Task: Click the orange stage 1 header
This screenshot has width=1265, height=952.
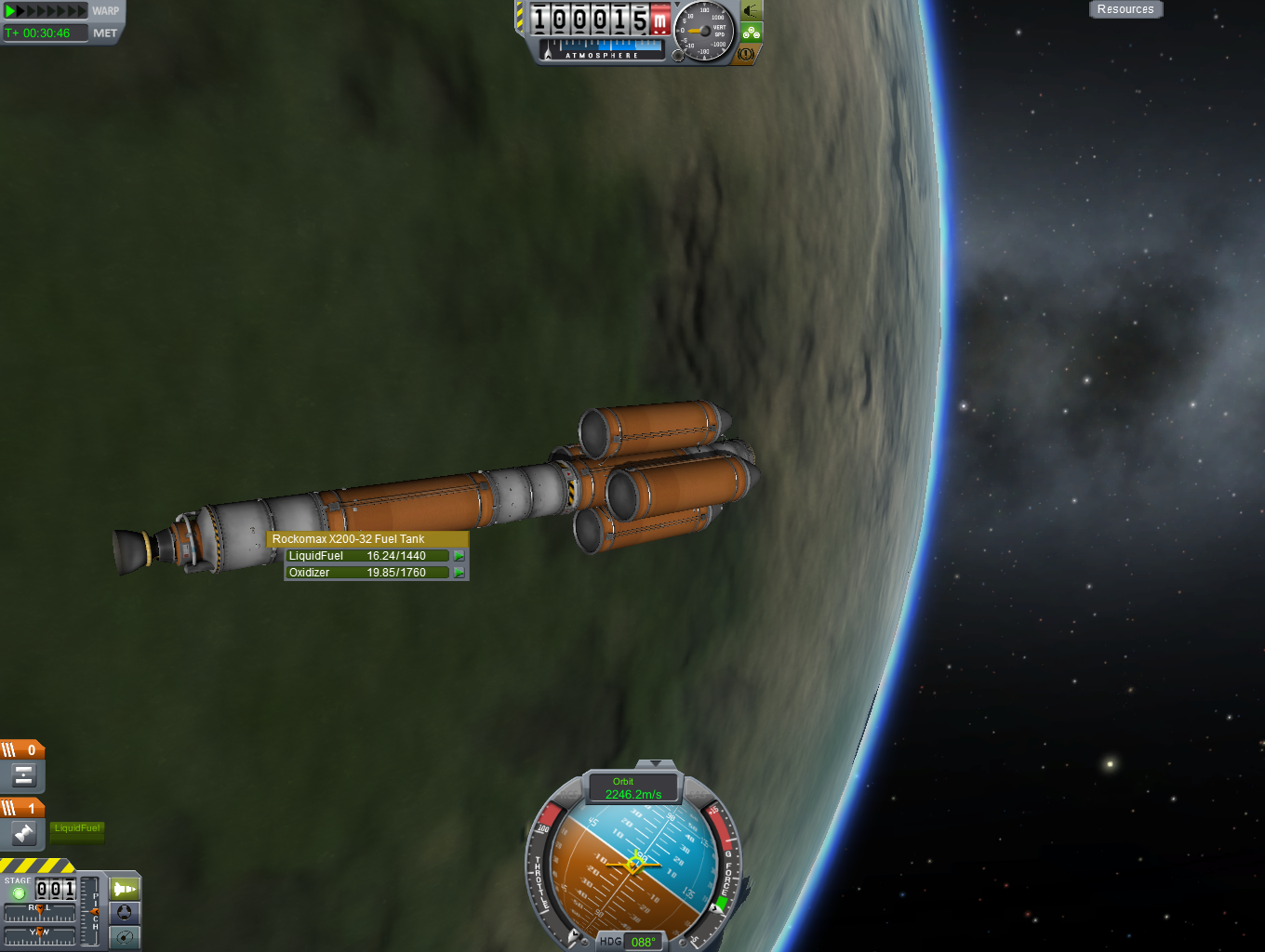Action: (22, 808)
